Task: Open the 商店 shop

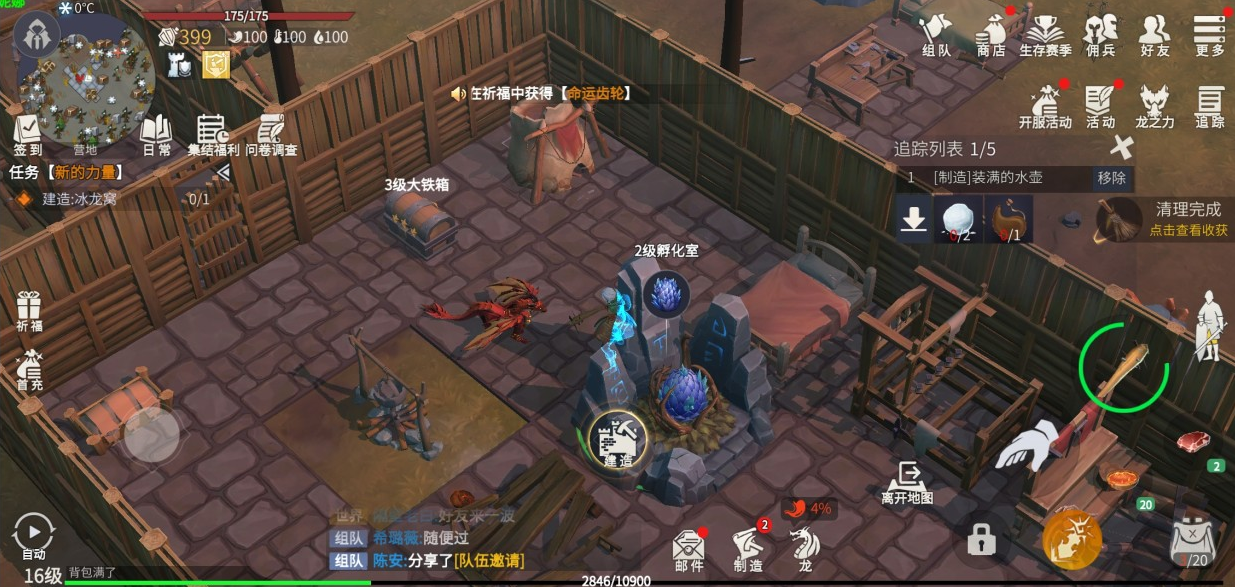Action: click(990, 34)
